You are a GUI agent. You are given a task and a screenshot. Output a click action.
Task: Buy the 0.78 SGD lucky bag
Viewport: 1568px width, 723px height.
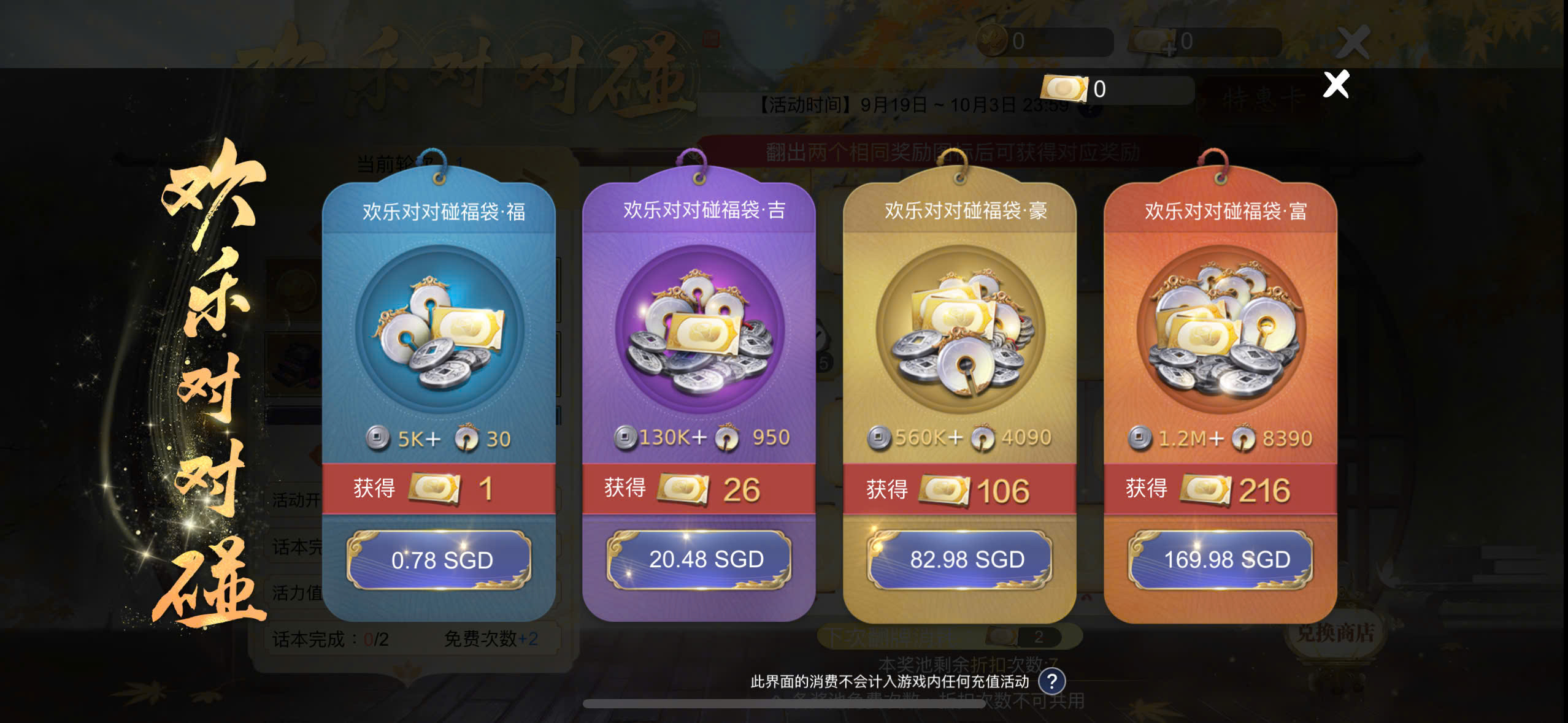click(x=439, y=560)
